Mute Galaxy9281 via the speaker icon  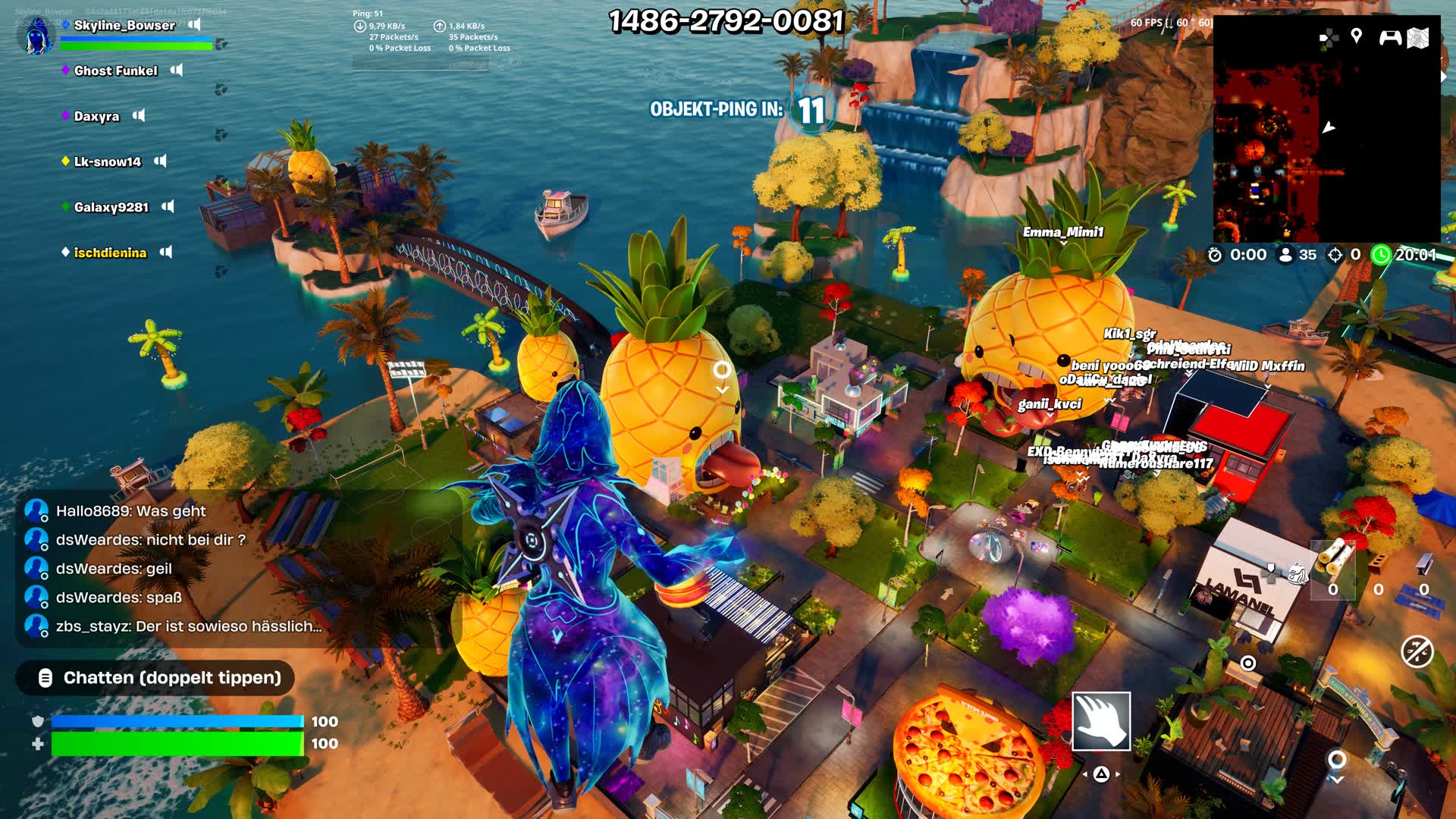pos(168,206)
